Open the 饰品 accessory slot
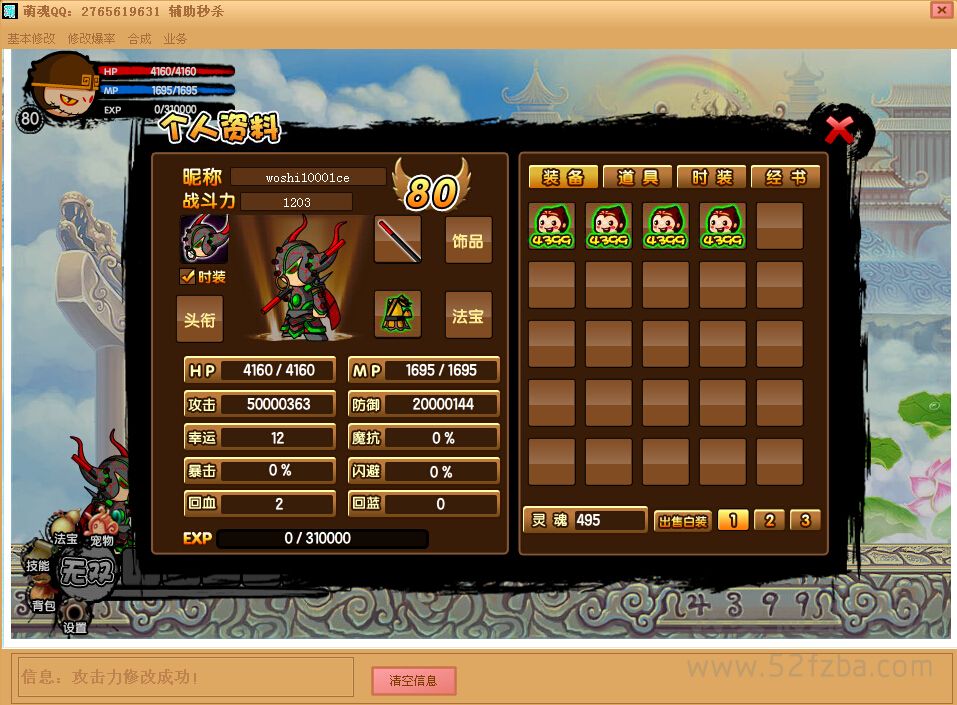Image resolution: width=957 pixels, height=705 pixels. click(468, 241)
